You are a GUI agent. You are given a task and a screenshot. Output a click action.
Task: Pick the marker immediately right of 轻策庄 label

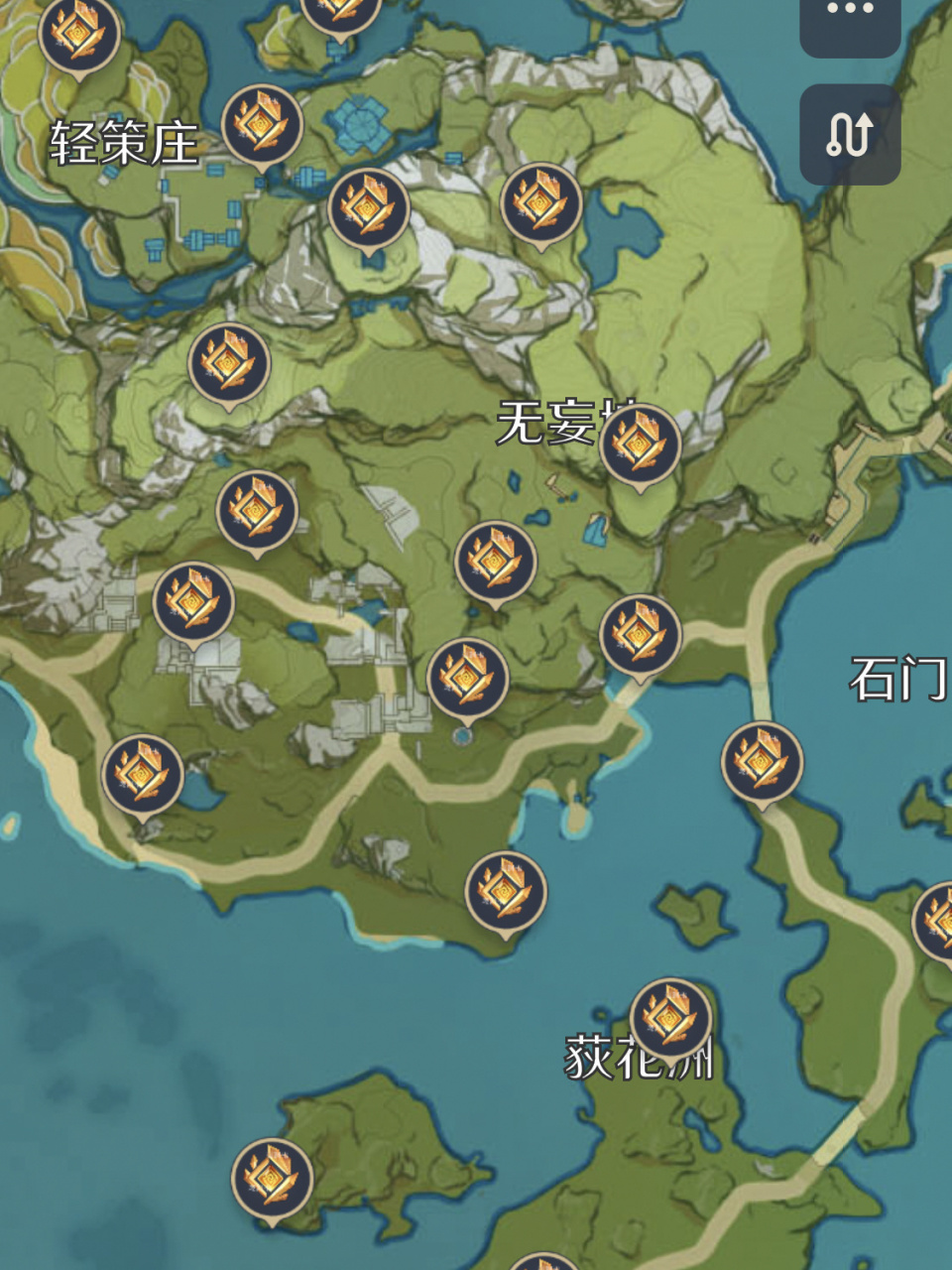pyautogui.click(x=263, y=125)
